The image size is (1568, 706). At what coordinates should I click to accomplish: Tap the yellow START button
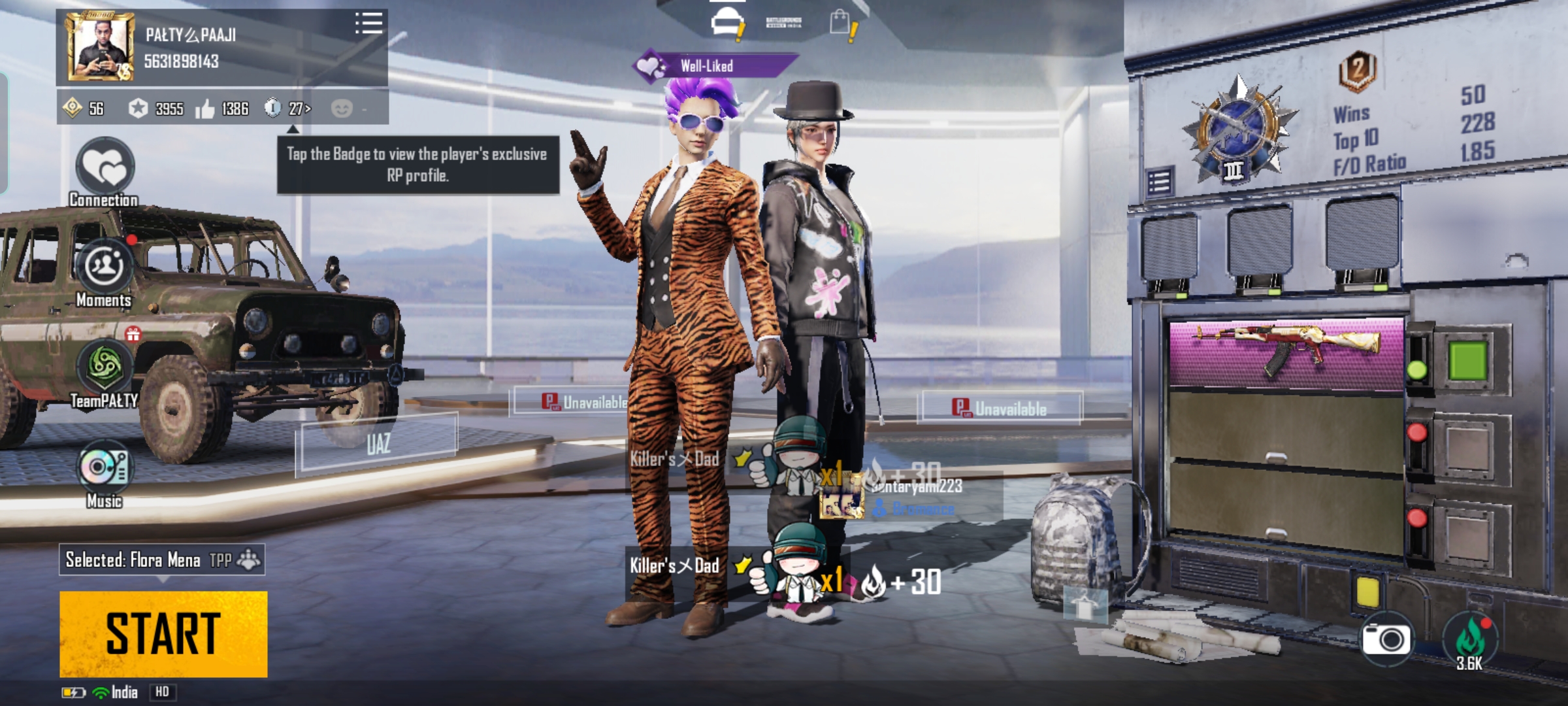pyautogui.click(x=163, y=633)
